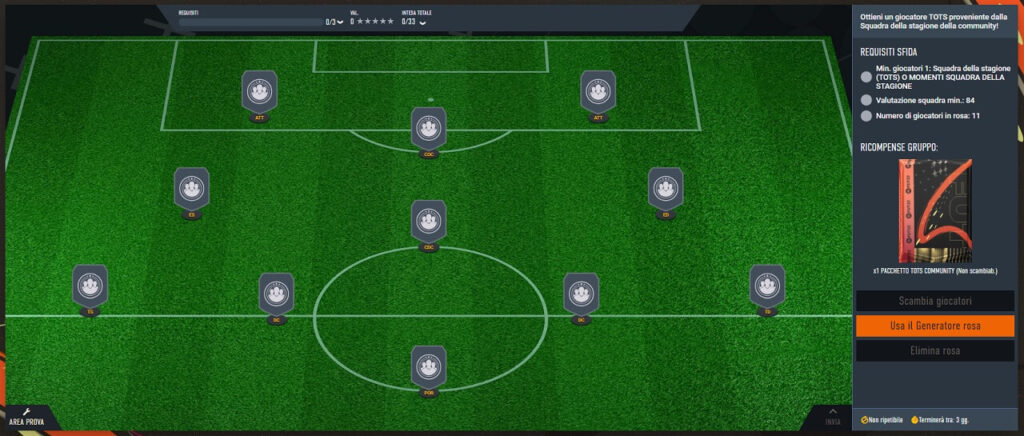Screen dimensions: 1024x436
Task: Choose the right ATT striker slot
Action: 598,92
